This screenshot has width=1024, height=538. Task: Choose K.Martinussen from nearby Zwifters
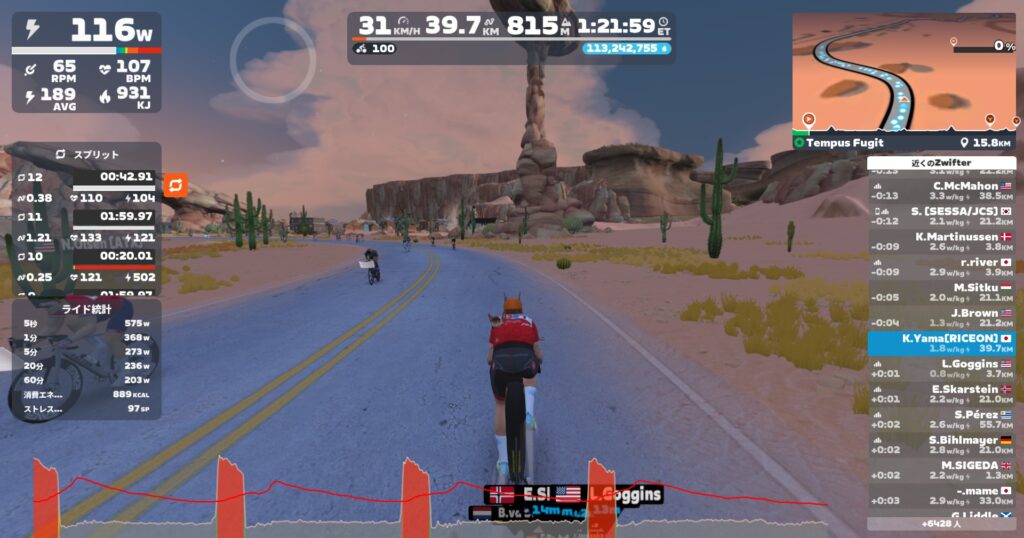click(941, 241)
